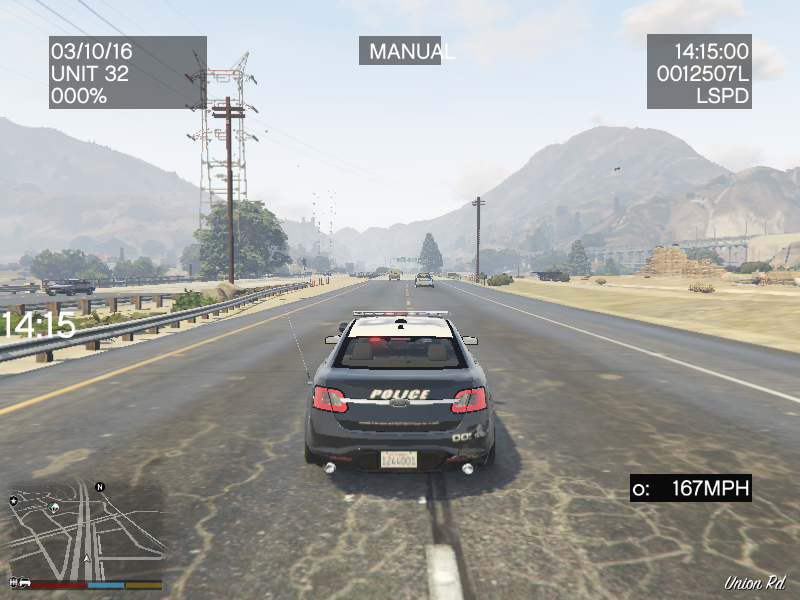
Task: Click the MANUAL mode label
Action: tap(401, 51)
